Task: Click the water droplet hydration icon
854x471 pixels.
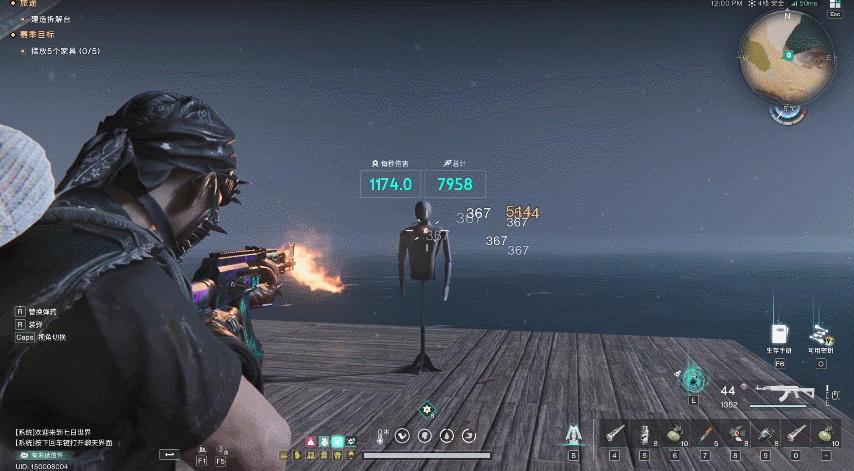Action: point(447,436)
